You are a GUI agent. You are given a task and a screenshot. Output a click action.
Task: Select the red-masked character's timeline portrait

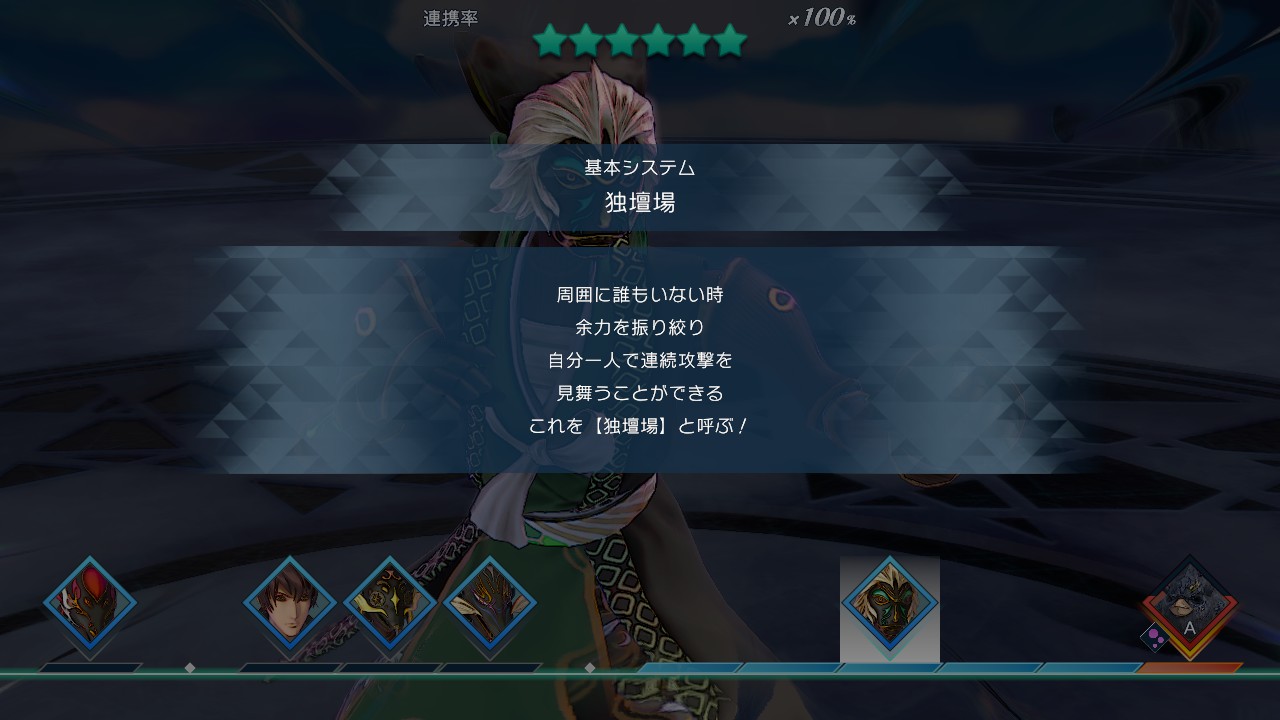pyautogui.click(x=90, y=604)
